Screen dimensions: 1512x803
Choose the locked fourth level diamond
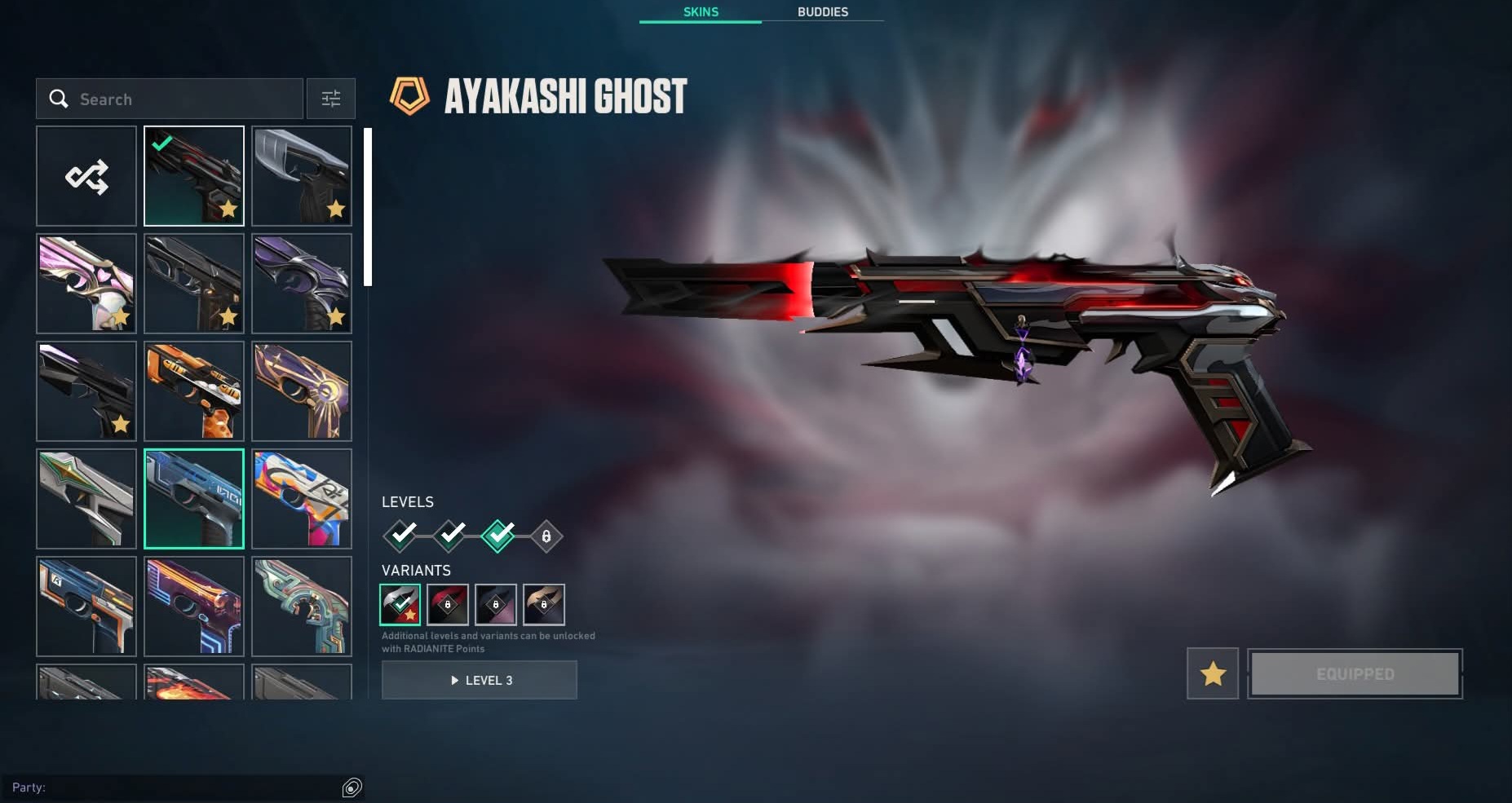pos(546,536)
